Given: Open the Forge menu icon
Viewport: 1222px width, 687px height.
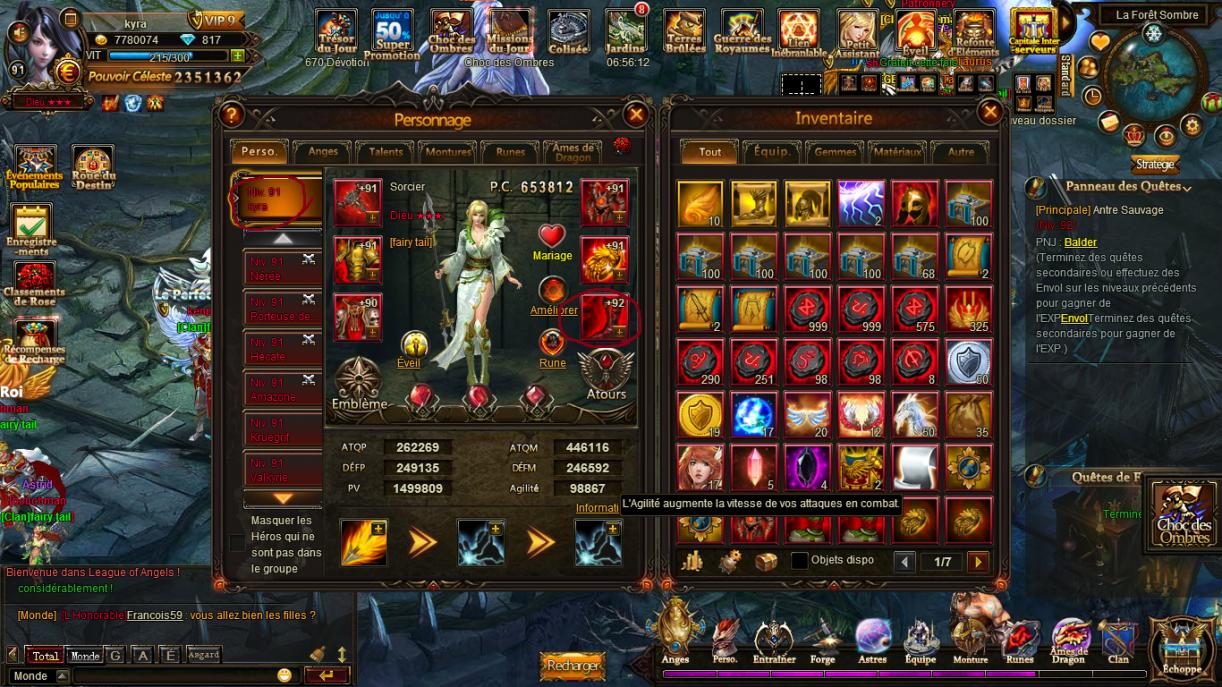Looking at the screenshot, I should point(822,640).
